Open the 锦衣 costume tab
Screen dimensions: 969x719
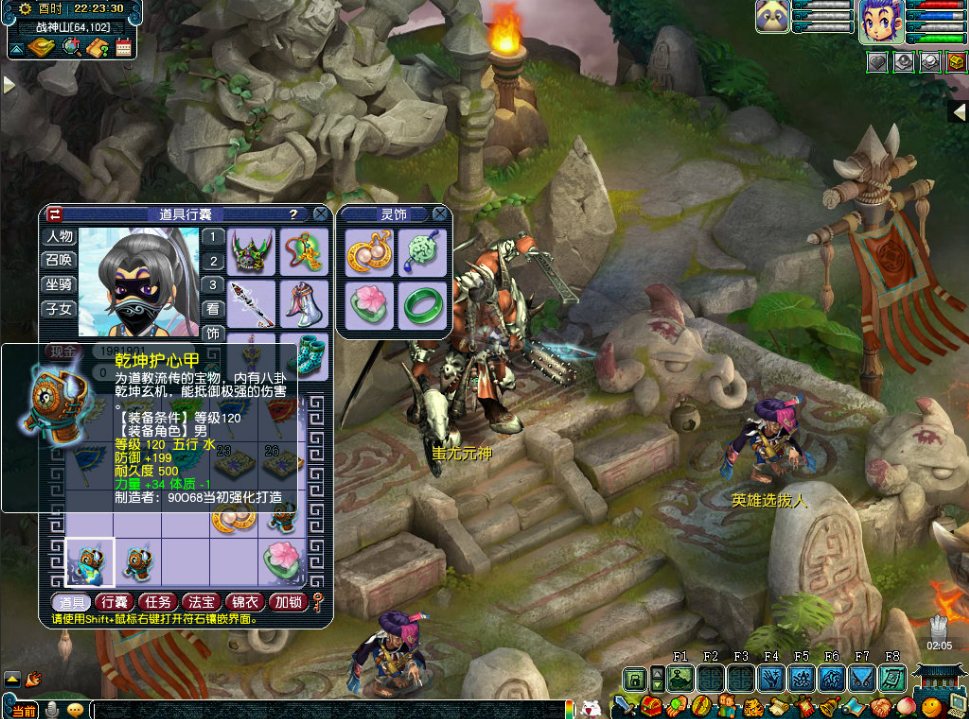[x=244, y=602]
